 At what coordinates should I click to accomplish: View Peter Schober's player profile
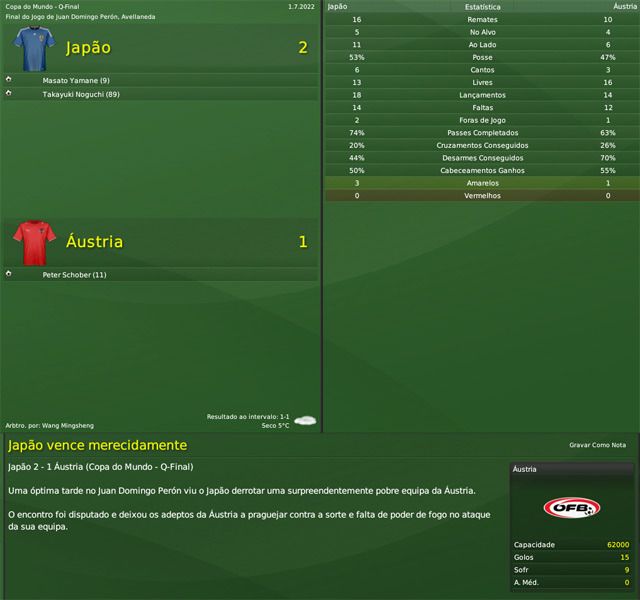(x=74, y=274)
